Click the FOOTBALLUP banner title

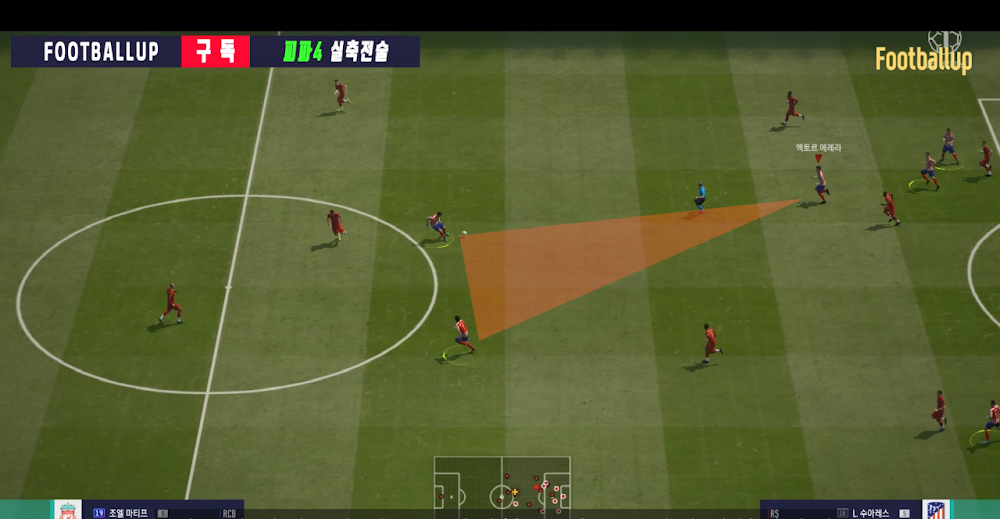click(x=101, y=52)
